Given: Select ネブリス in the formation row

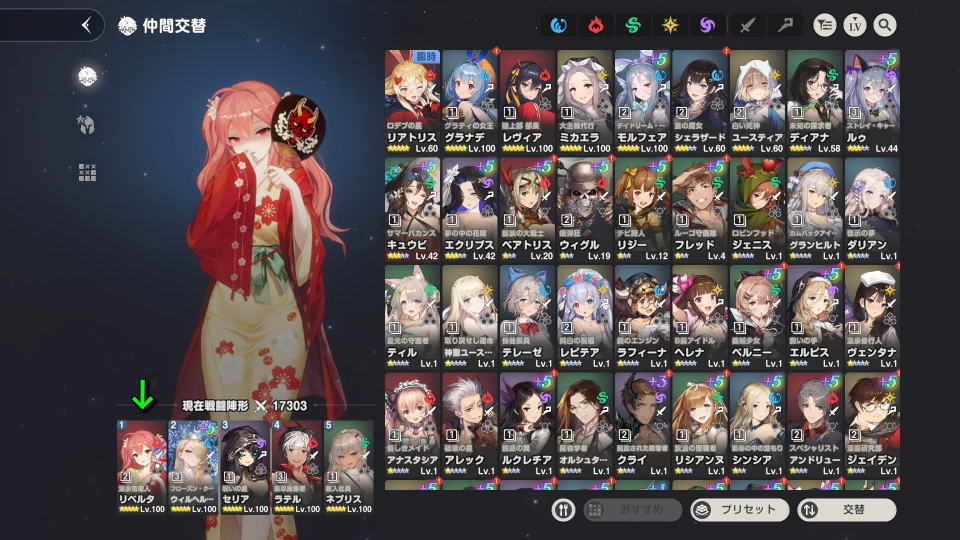Looking at the screenshot, I should (x=348, y=467).
